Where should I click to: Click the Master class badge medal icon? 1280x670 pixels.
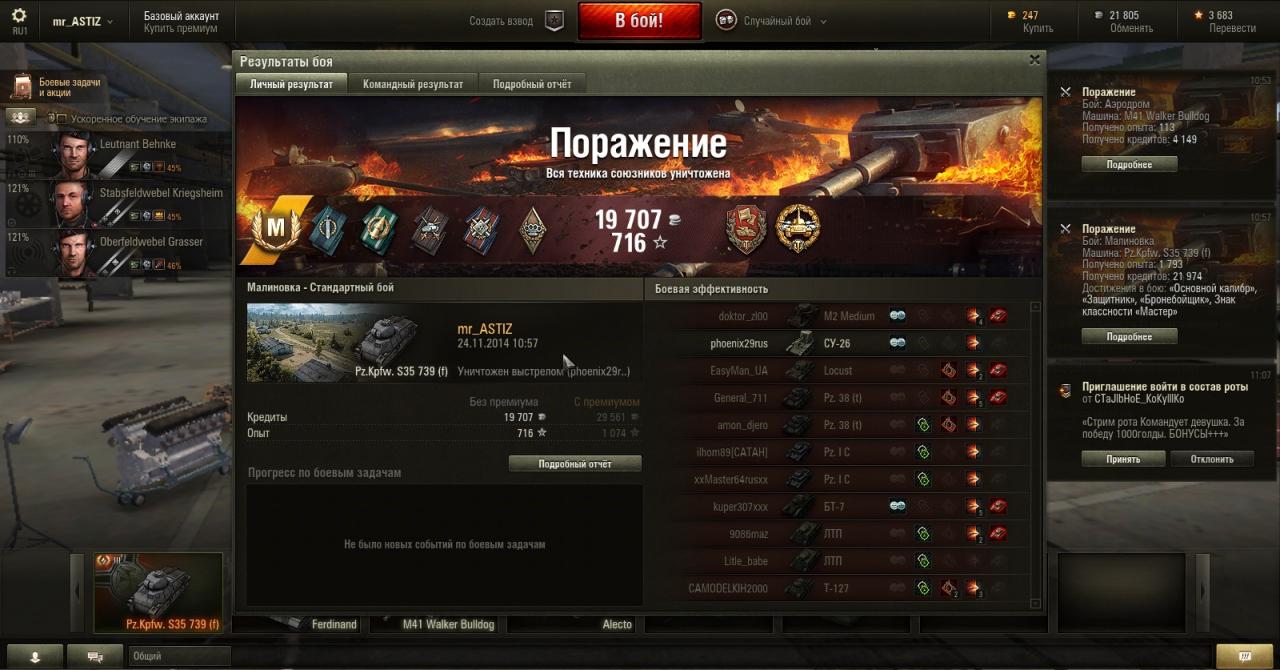(x=275, y=229)
